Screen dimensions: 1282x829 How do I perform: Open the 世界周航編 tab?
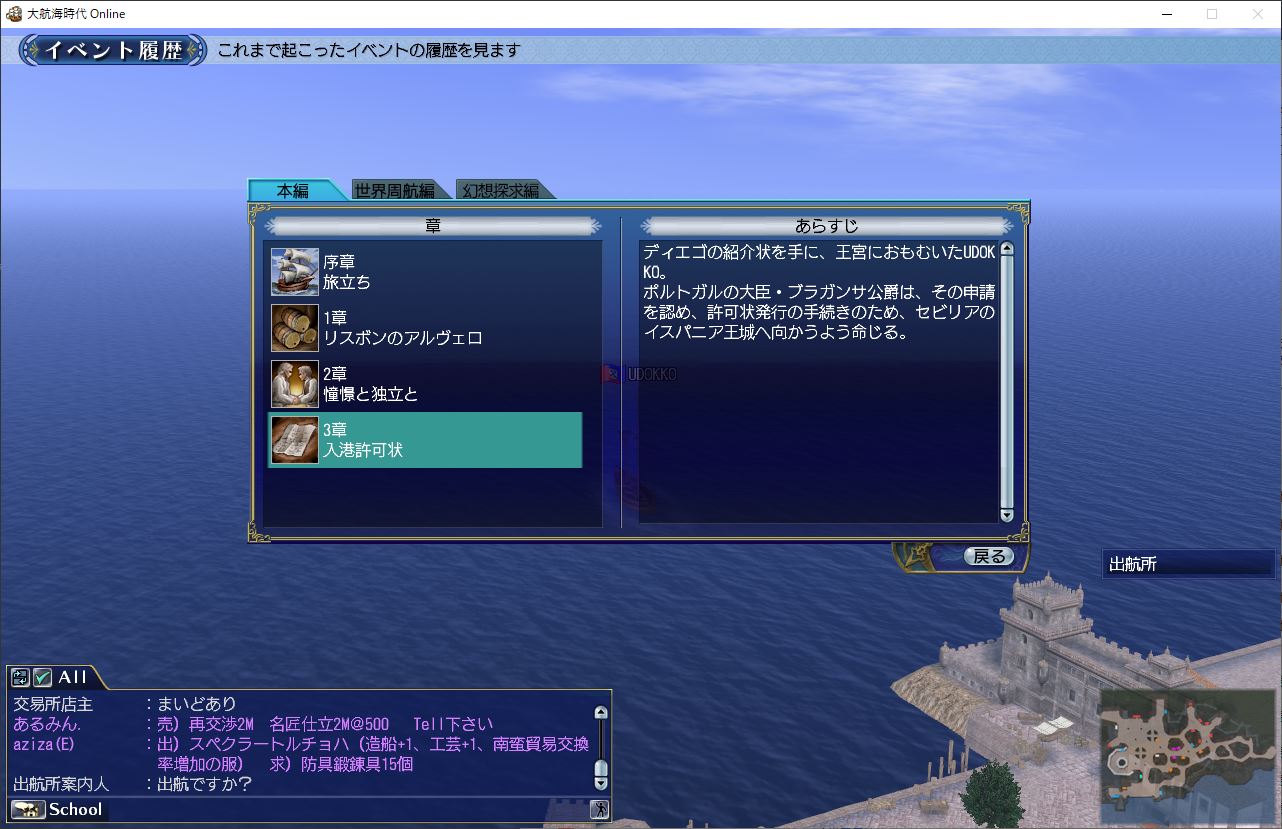(395, 191)
